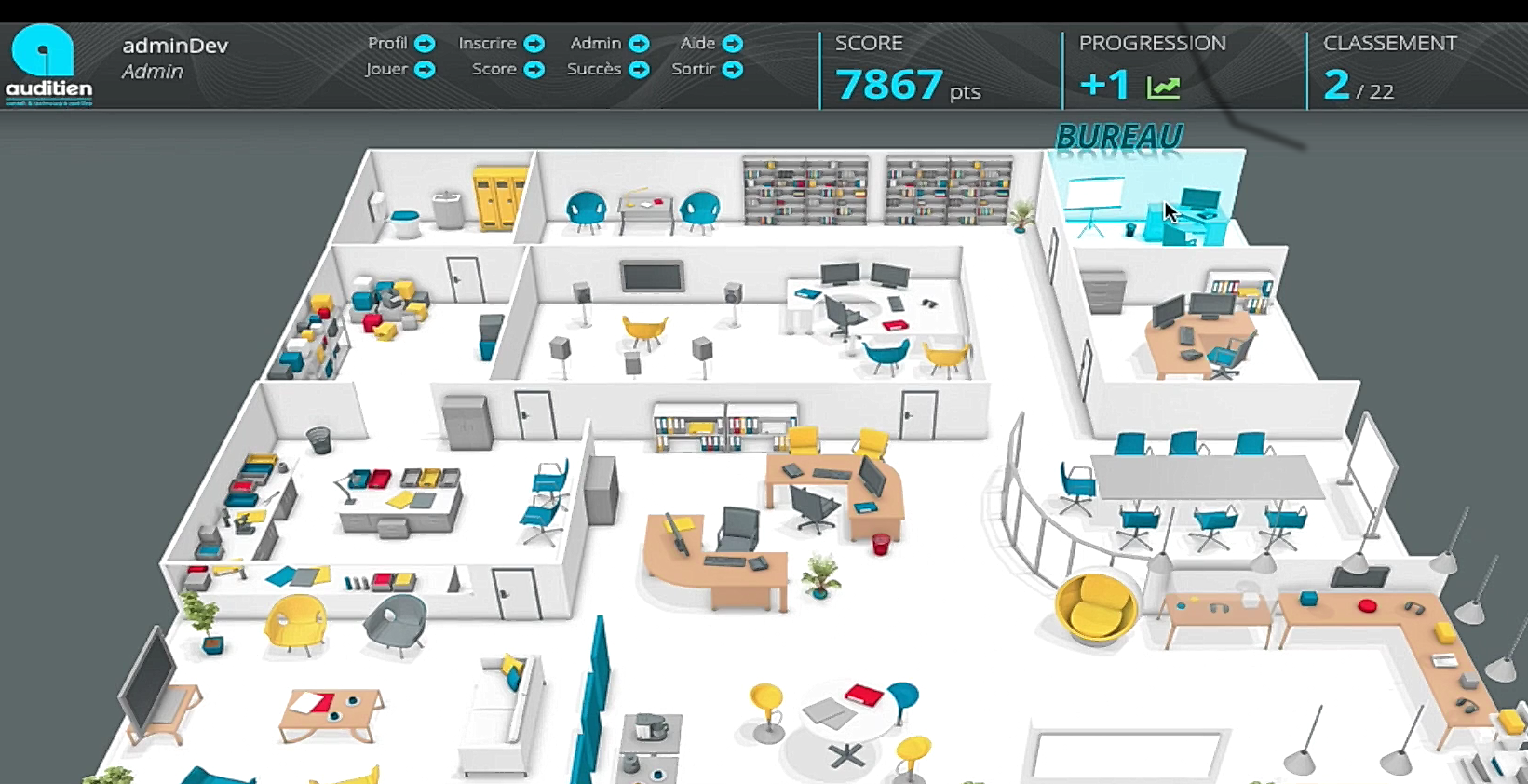This screenshot has width=1528, height=784.
Task: Open the Aide help page
Action: coord(710,44)
